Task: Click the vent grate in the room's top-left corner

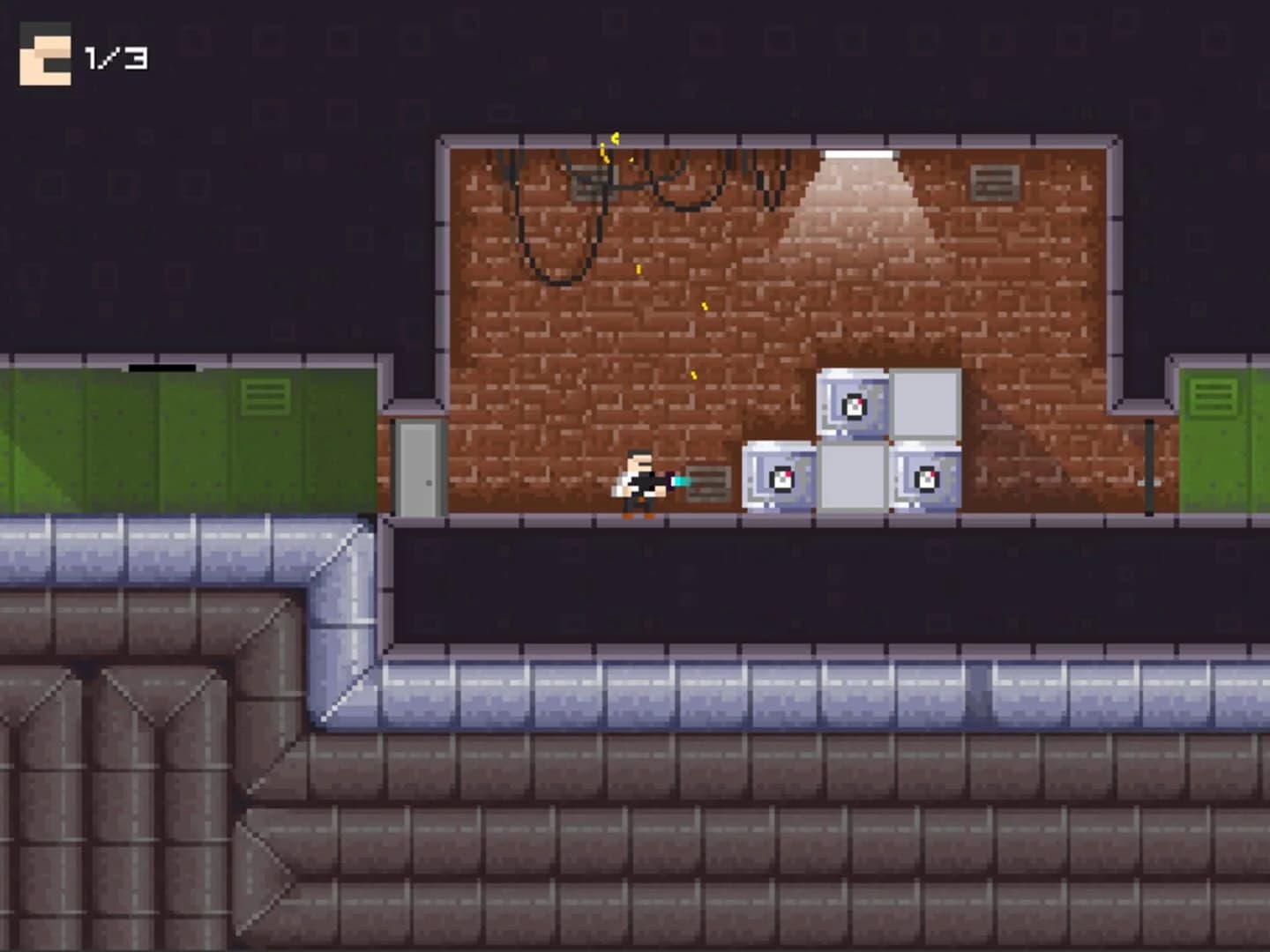Action: pyautogui.click(x=593, y=185)
